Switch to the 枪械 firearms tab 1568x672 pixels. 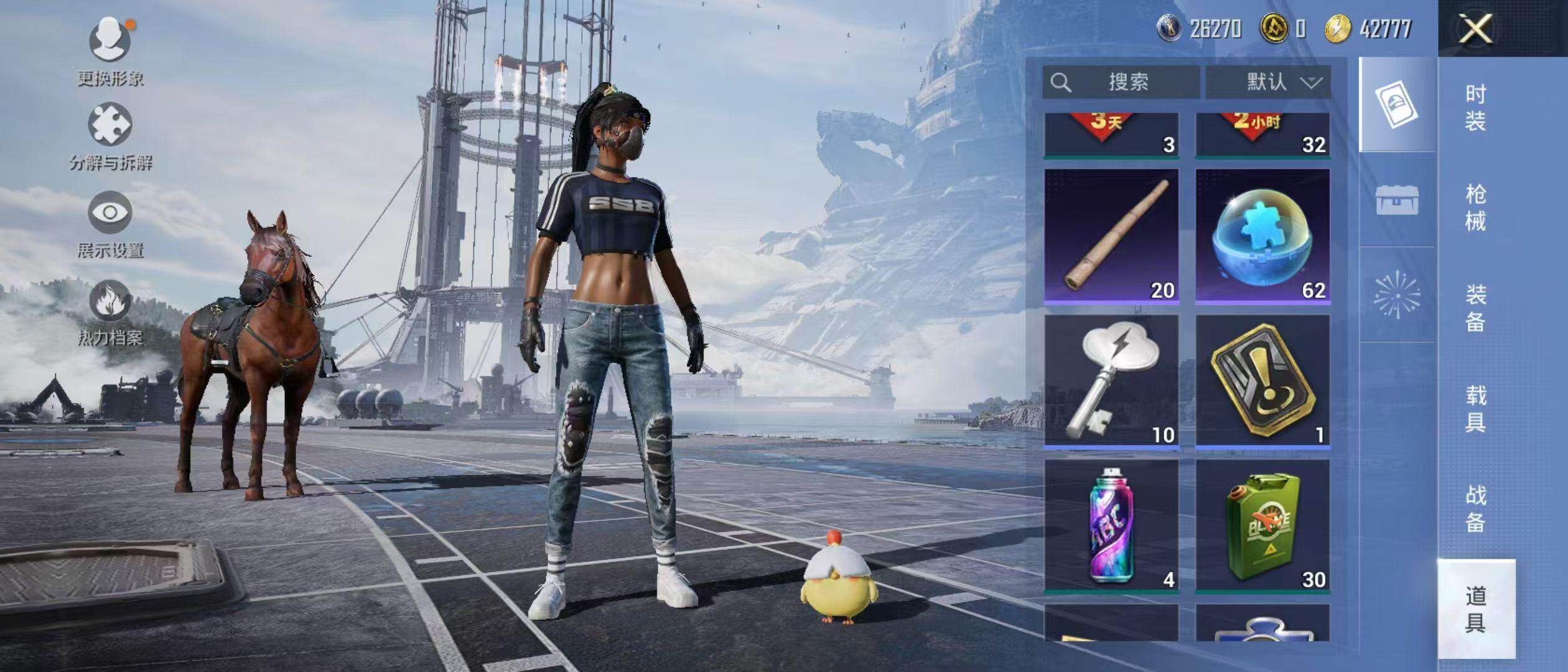(1475, 207)
